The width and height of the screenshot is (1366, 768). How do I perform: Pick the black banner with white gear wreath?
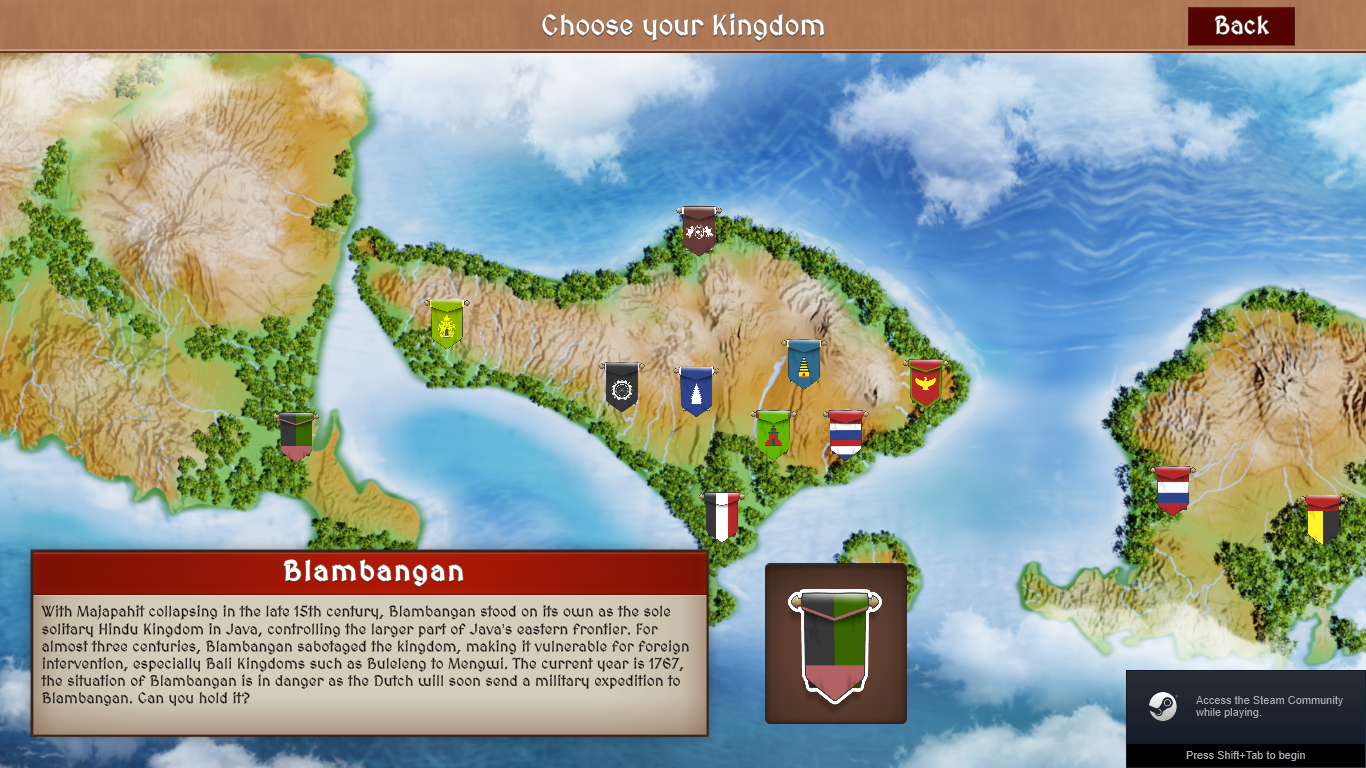coord(621,387)
